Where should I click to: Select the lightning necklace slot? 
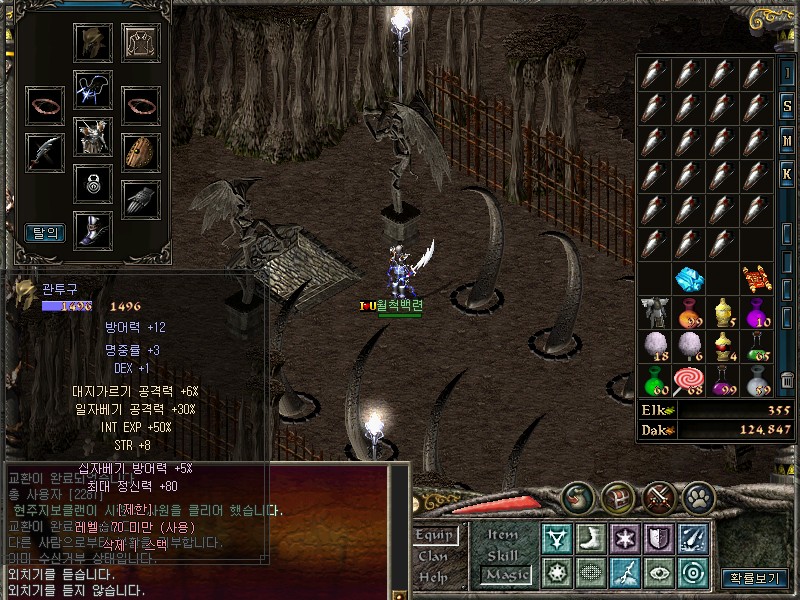tap(92, 89)
